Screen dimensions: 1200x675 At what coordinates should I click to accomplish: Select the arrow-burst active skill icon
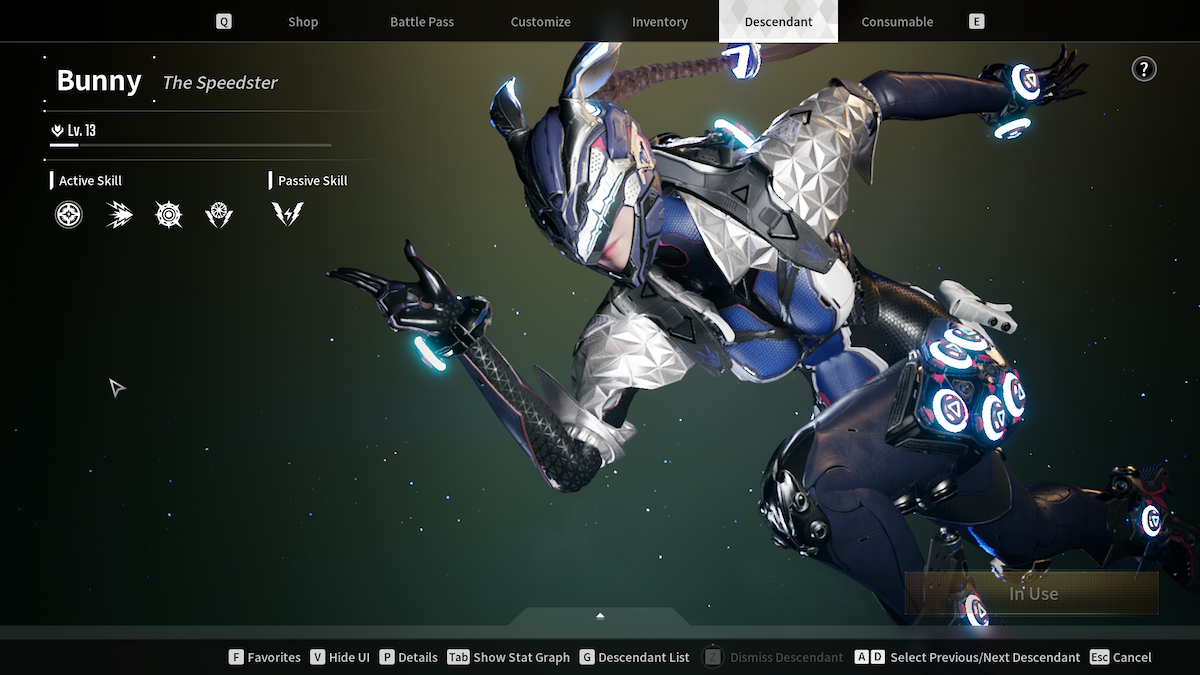point(119,214)
